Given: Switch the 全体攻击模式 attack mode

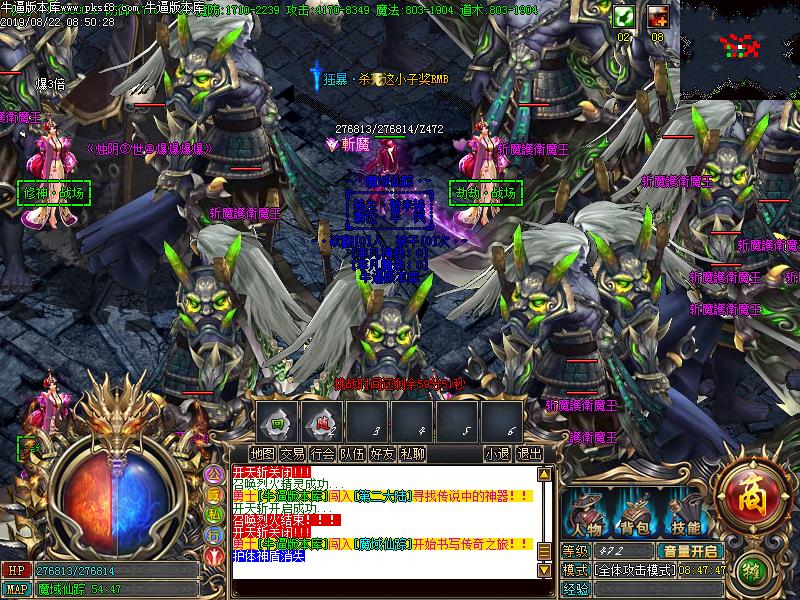Looking at the screenshot, I should click(x=632, y=570).
